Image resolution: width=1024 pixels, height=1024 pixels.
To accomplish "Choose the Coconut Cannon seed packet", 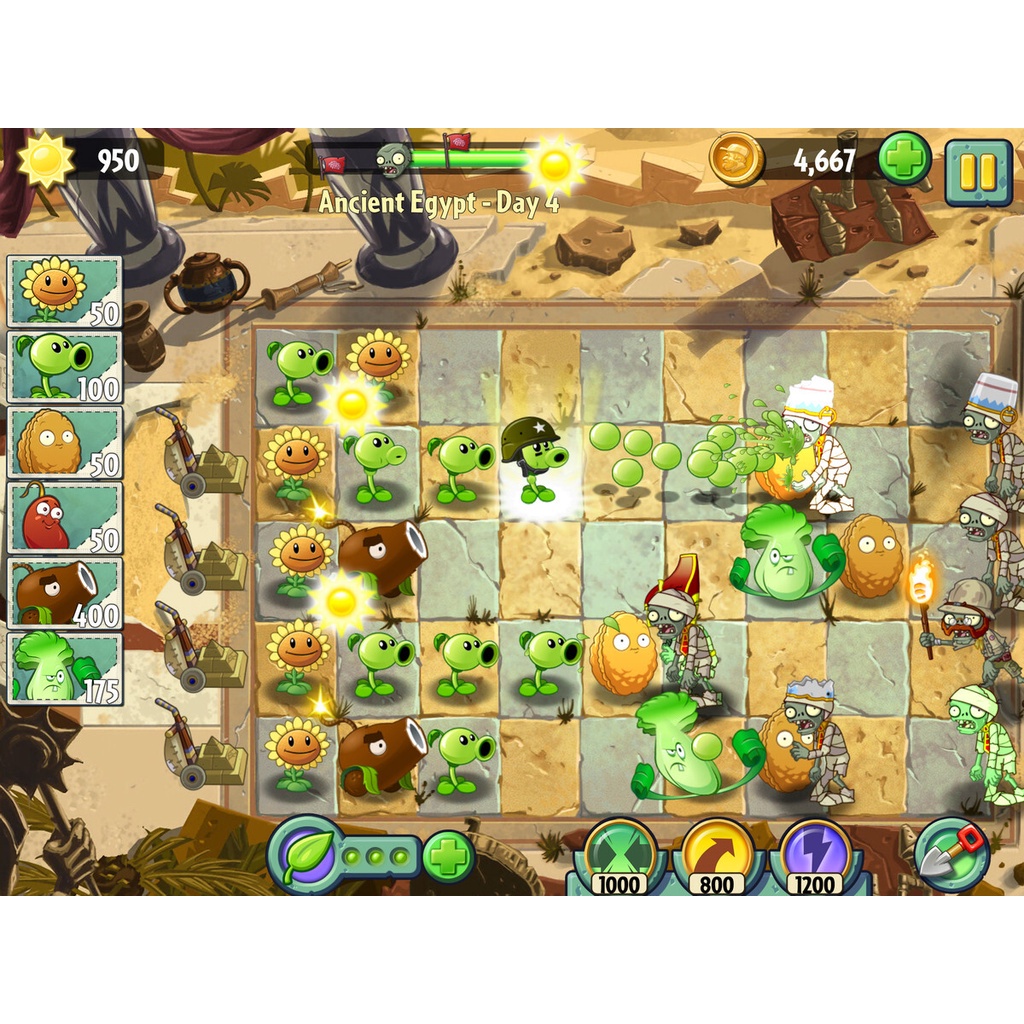I will (x=65, y=592).
